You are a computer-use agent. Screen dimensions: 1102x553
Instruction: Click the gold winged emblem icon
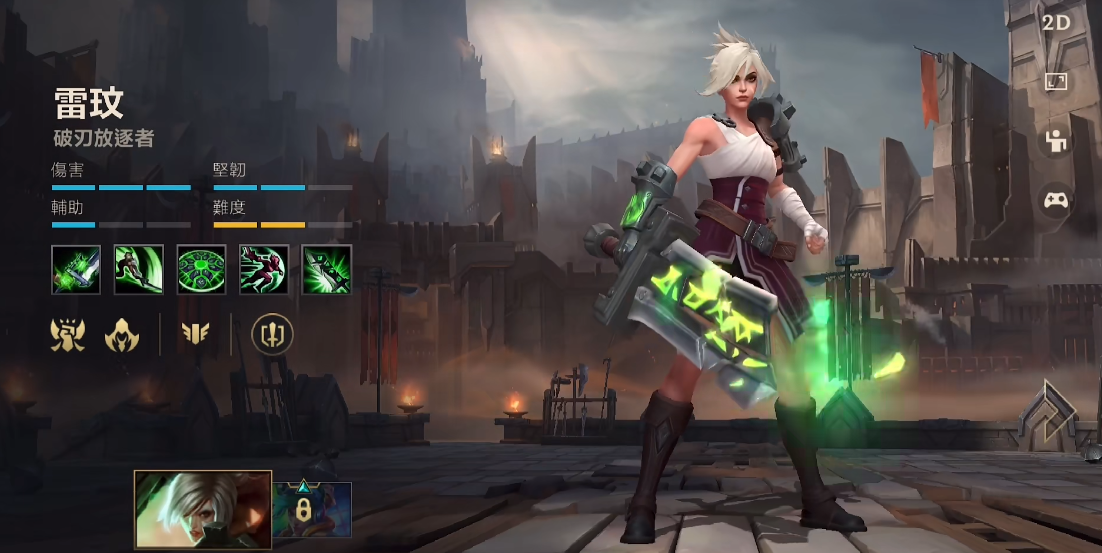(x=195, y=334)
